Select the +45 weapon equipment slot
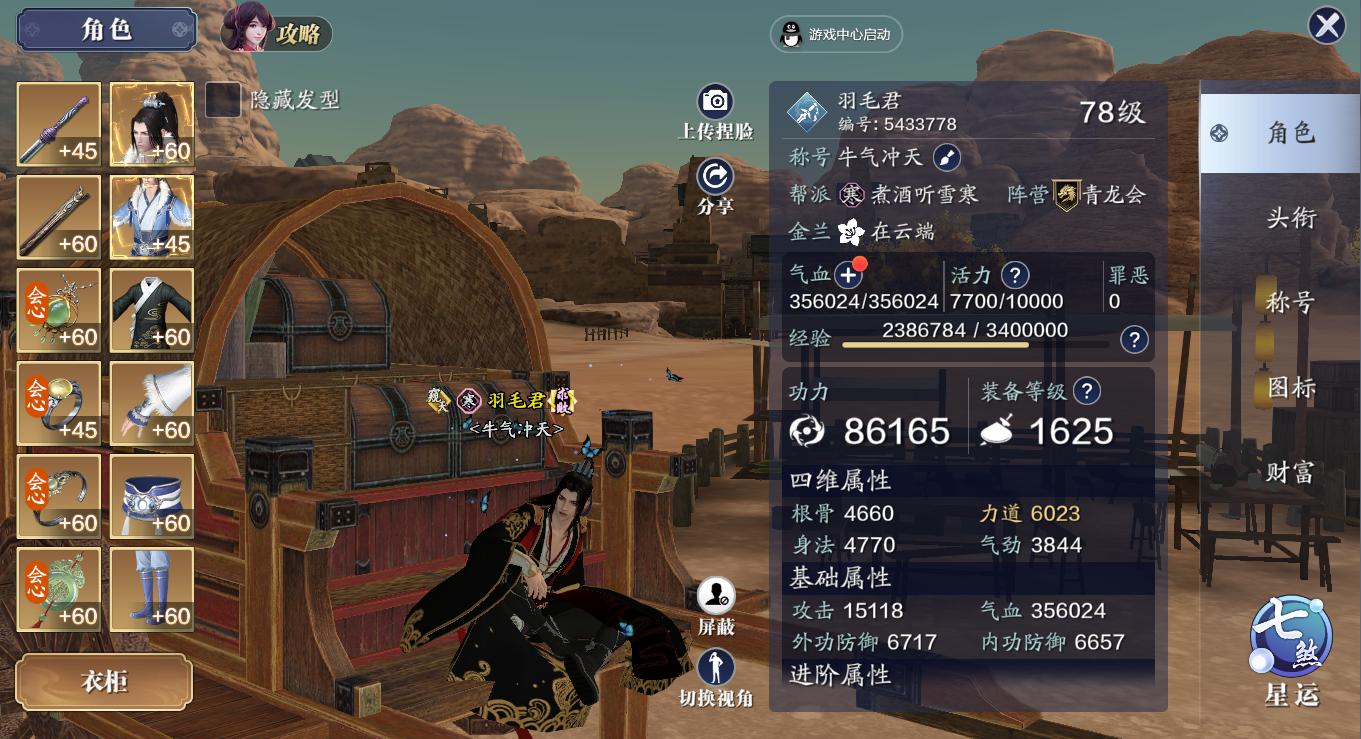The width and height of the screenshot is (1361, 739). (57, 122)
